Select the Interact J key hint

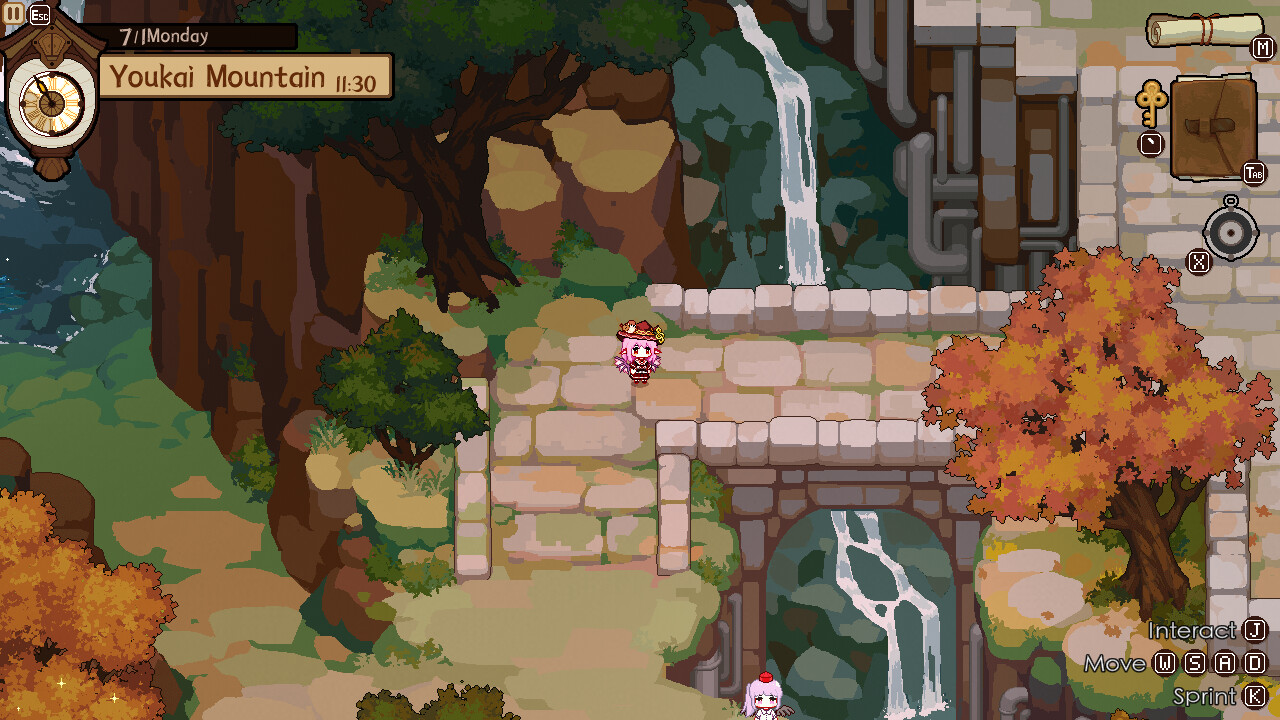pos(1257,631)
